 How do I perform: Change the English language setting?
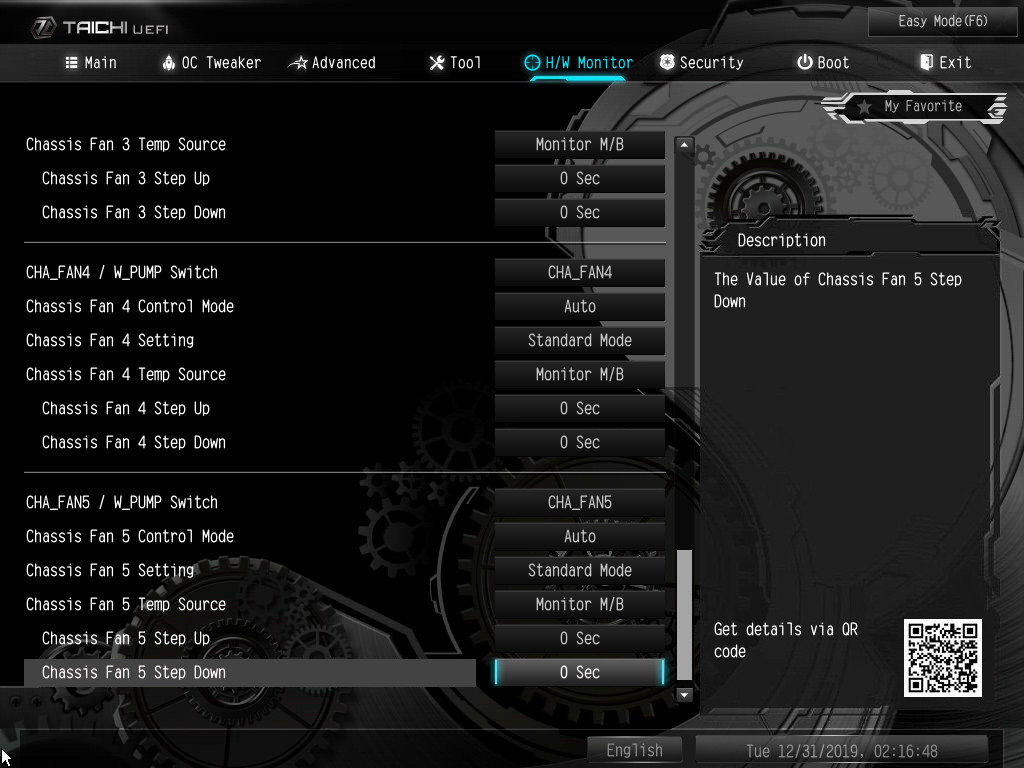634,750
